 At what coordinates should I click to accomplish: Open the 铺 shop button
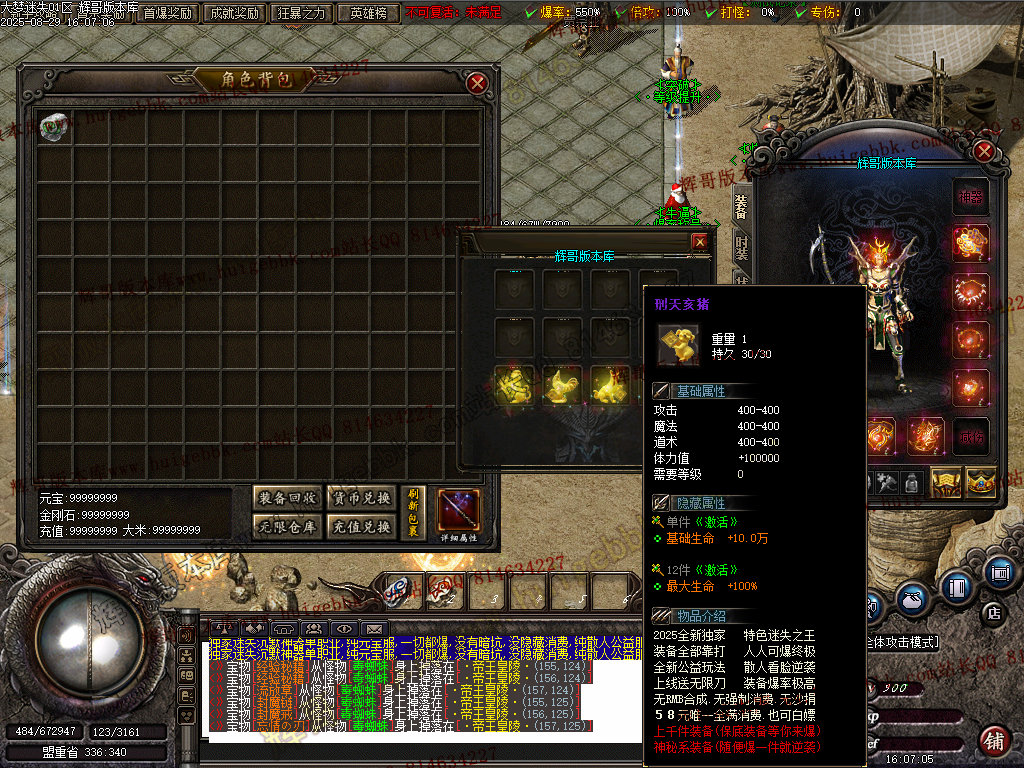(x=994, y=741)
